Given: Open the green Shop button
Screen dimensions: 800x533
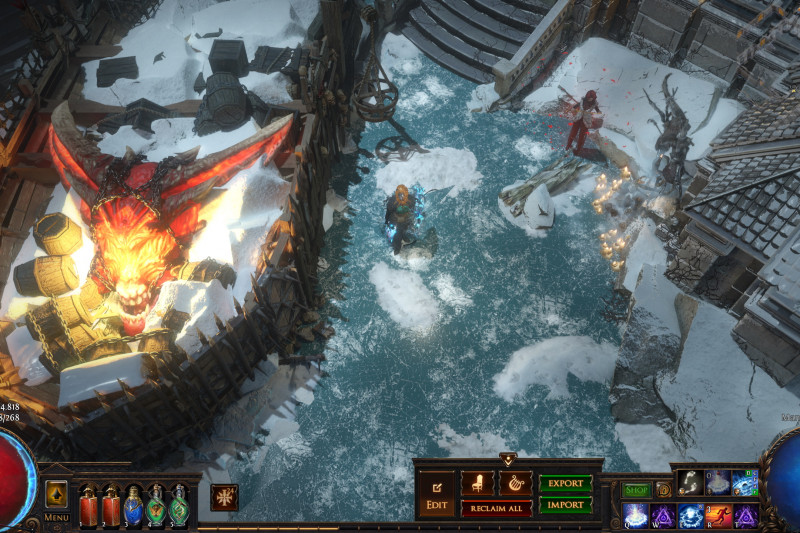Looking at the screenshot, I should click(636, 490).
